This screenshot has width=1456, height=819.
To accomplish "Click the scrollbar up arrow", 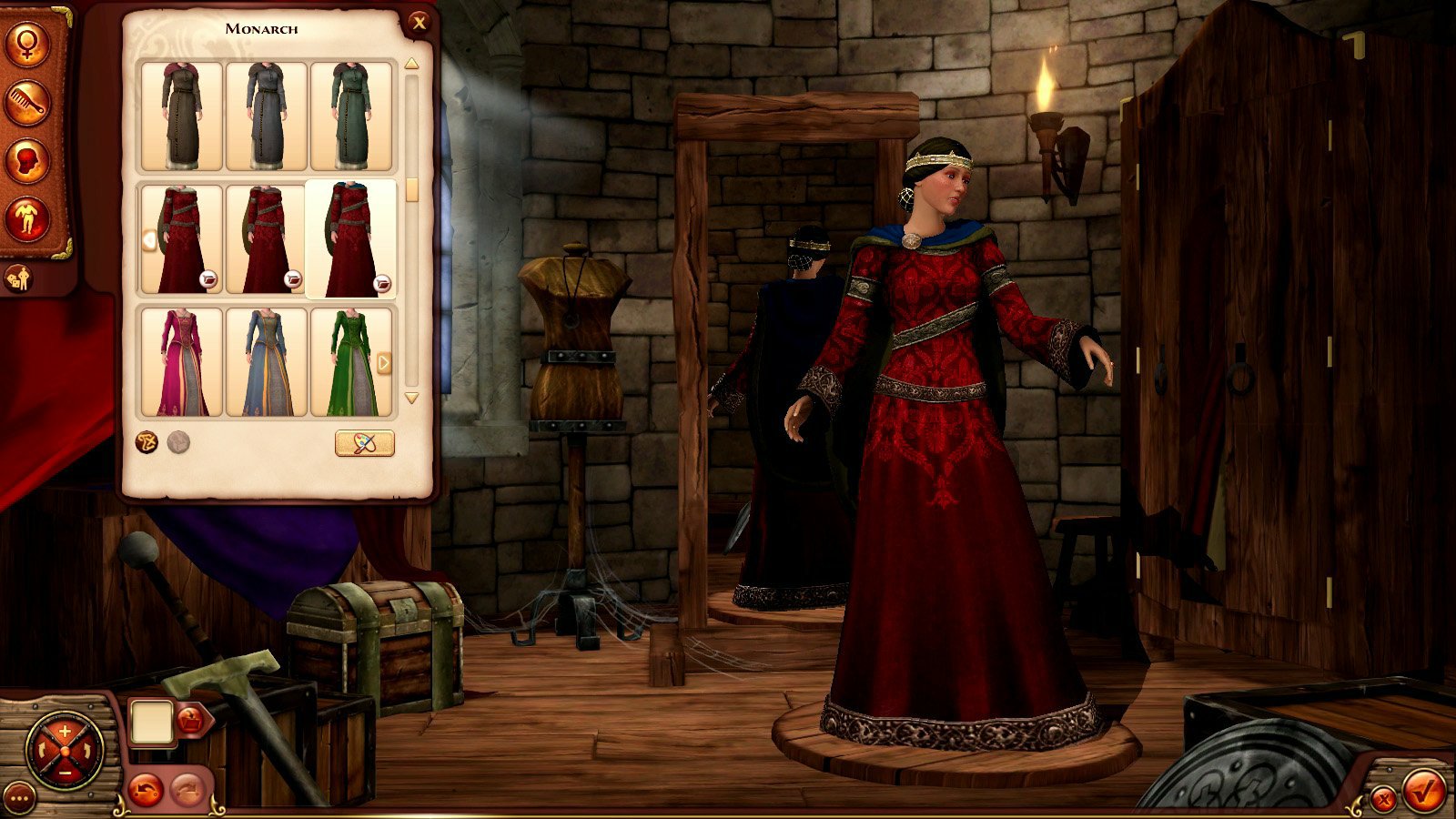I will pos(411,64).
